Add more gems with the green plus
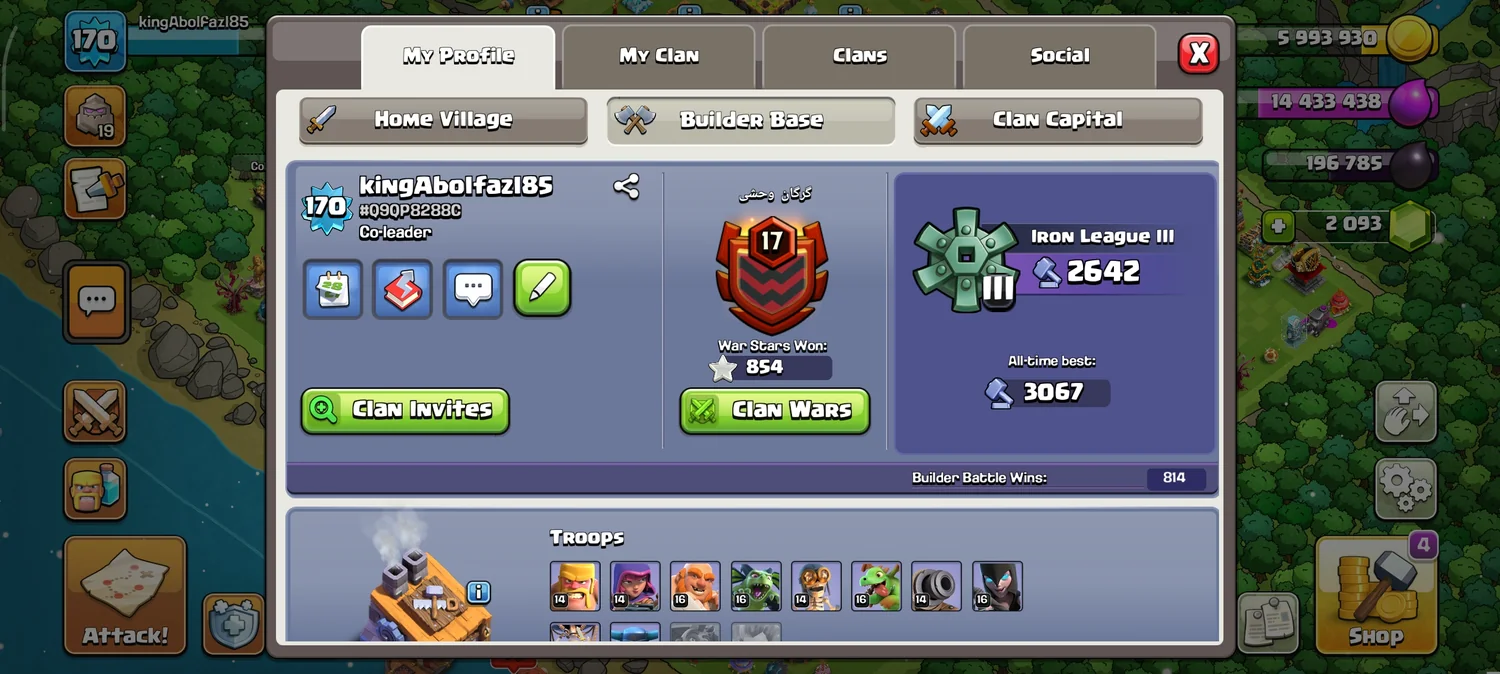The image size is (1500, 674). [x=1278, y=226]
